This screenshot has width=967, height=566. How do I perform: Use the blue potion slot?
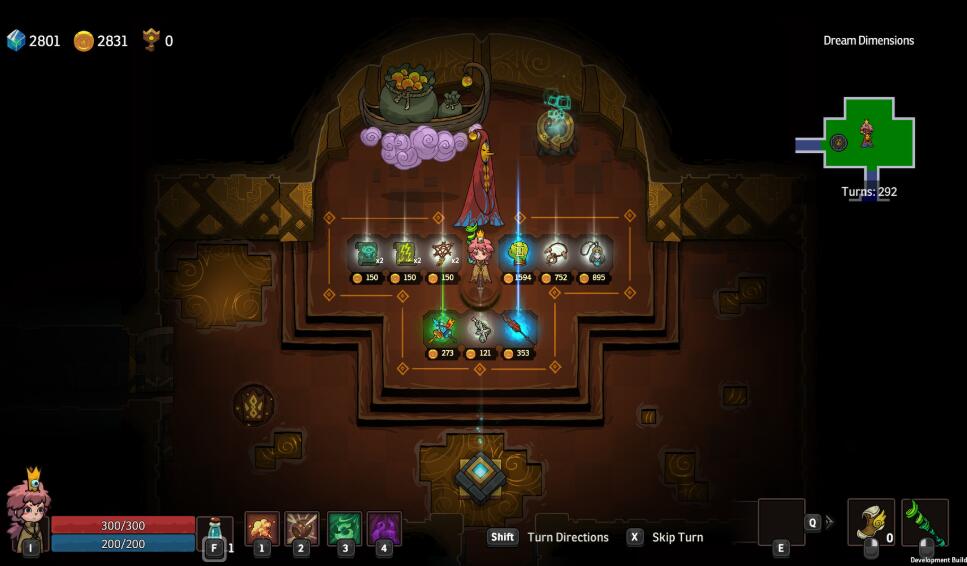214,530
